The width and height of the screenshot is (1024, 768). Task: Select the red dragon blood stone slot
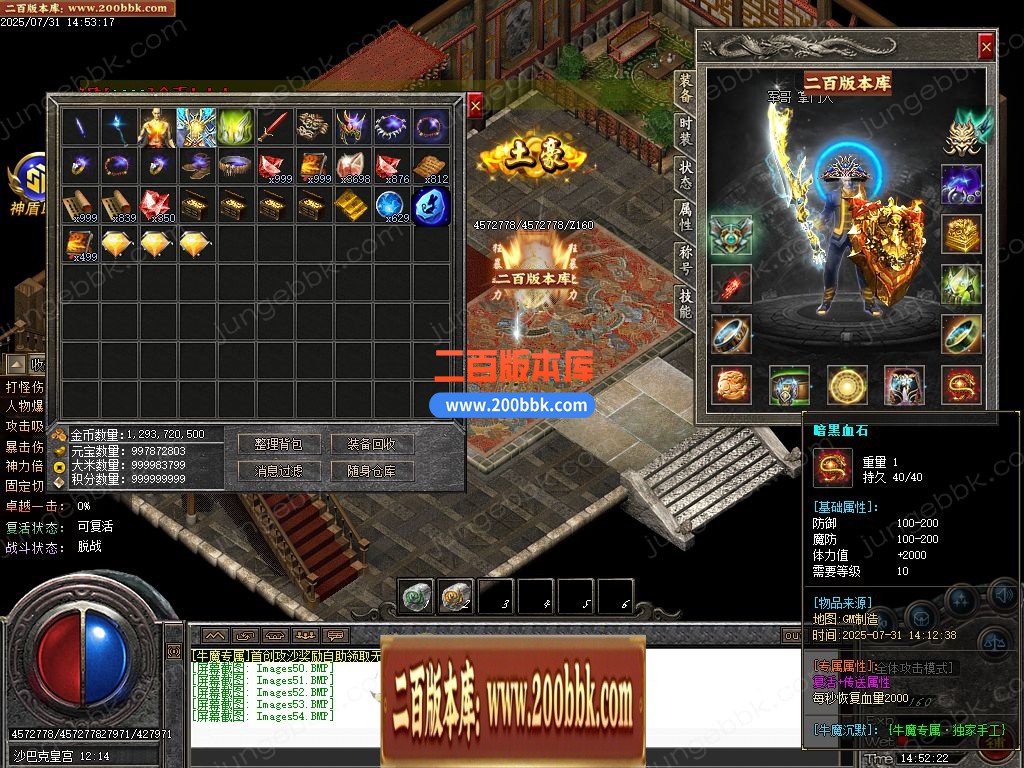961,386
